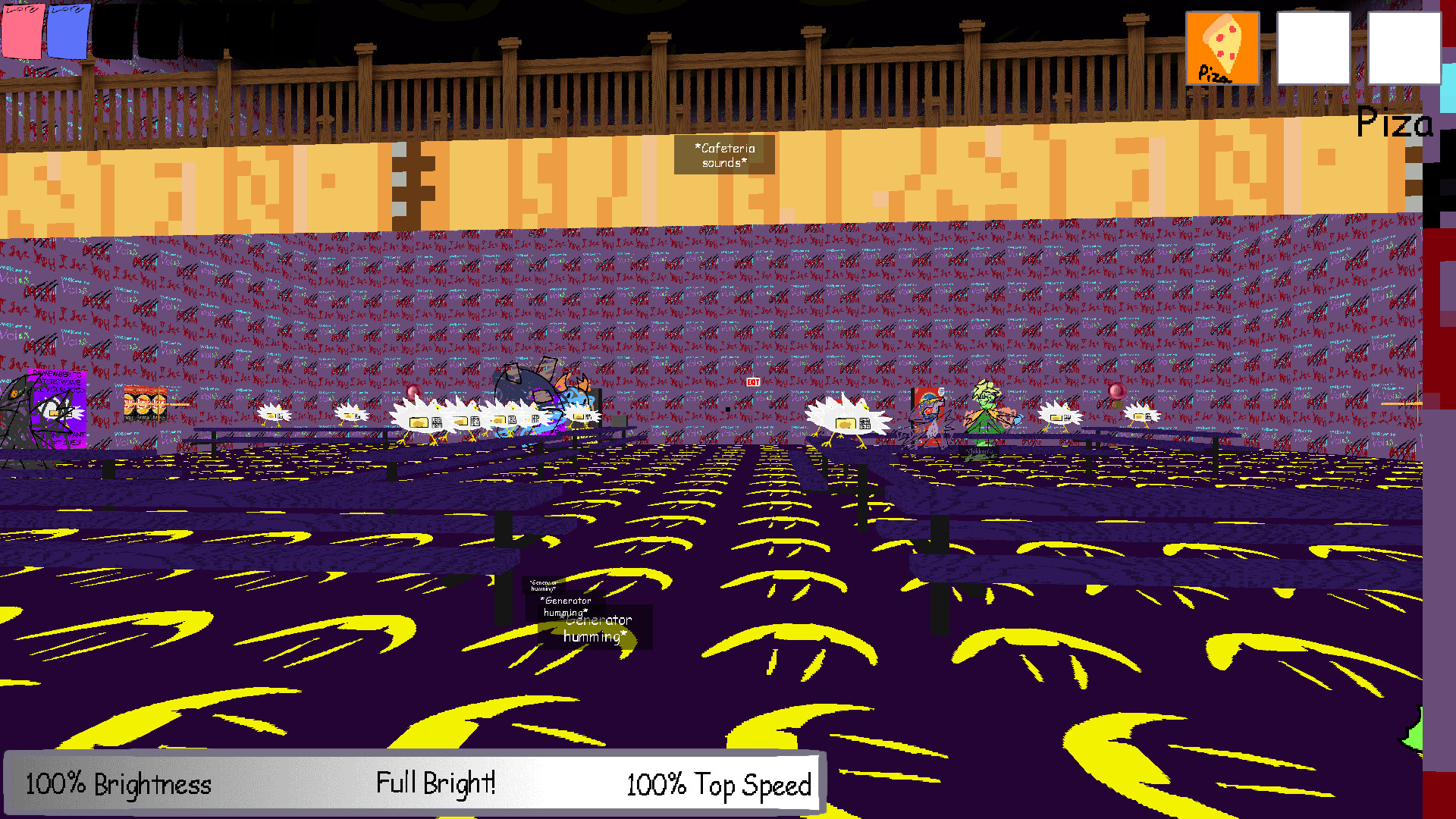Click the 100% Brightness label
The height and width of the screenshot is (819, 1456).
(x=118, y=785)
